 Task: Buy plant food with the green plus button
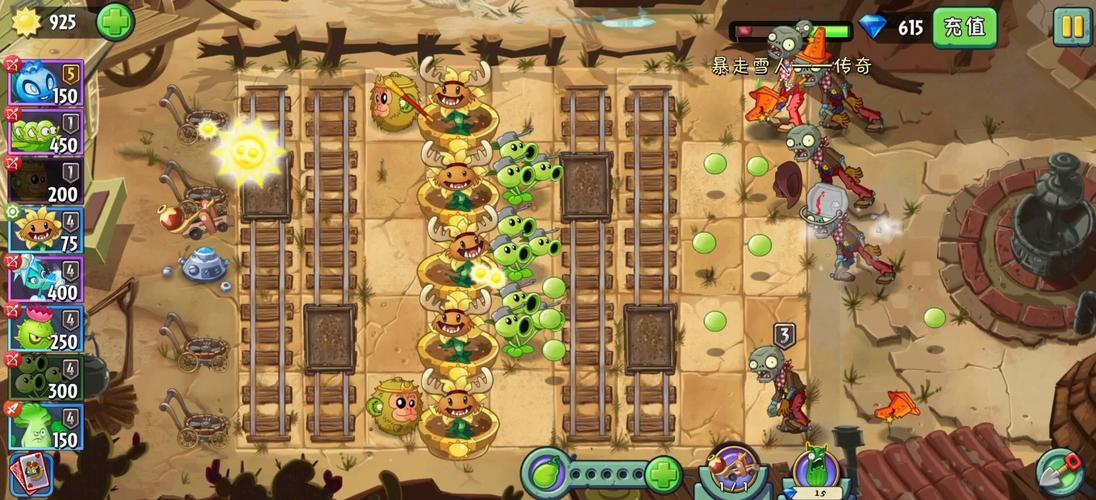click(x=663, y=473)
